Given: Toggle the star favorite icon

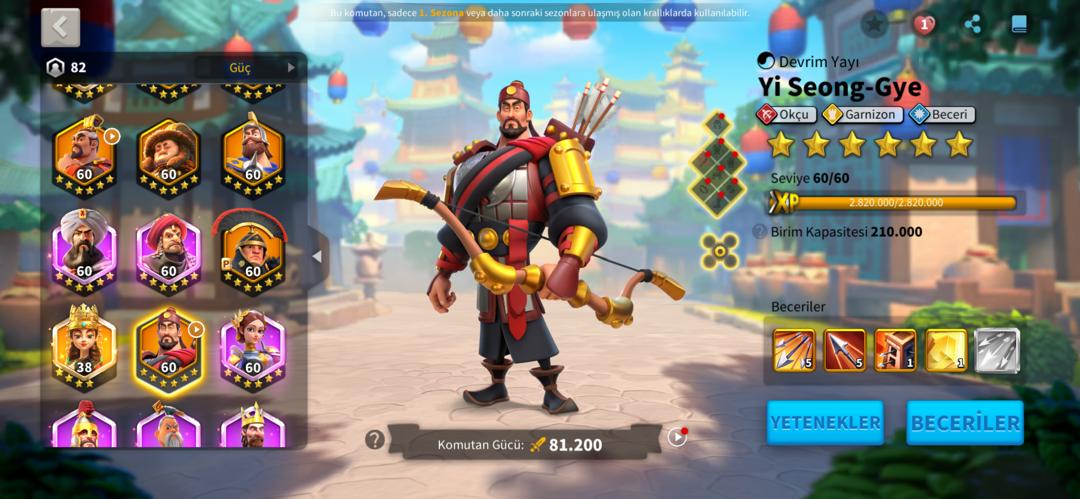Looking at the screenshot, I should (x=876, y=24).
